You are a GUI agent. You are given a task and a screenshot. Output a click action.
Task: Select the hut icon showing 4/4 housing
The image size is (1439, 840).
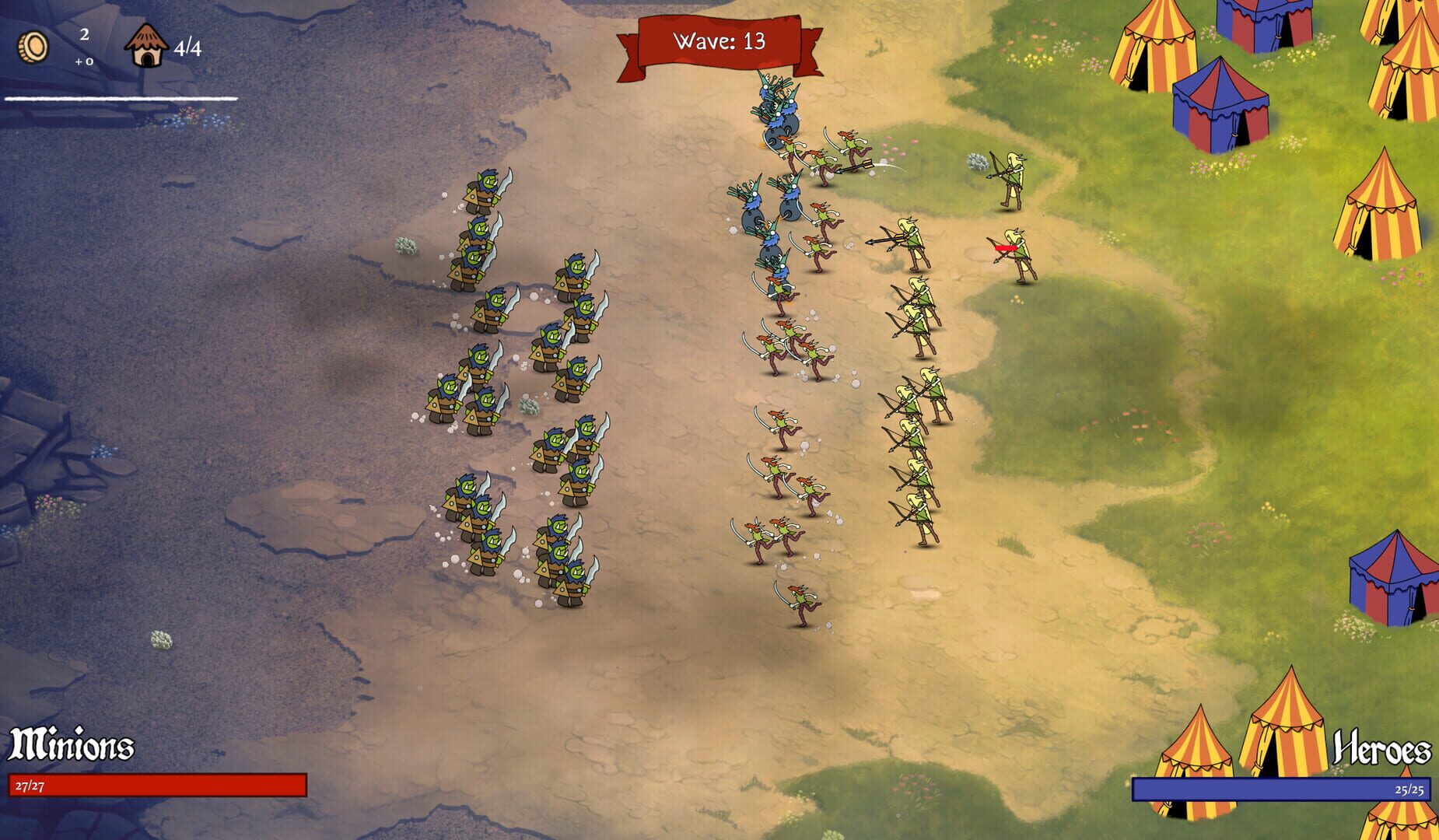(145, 43)
